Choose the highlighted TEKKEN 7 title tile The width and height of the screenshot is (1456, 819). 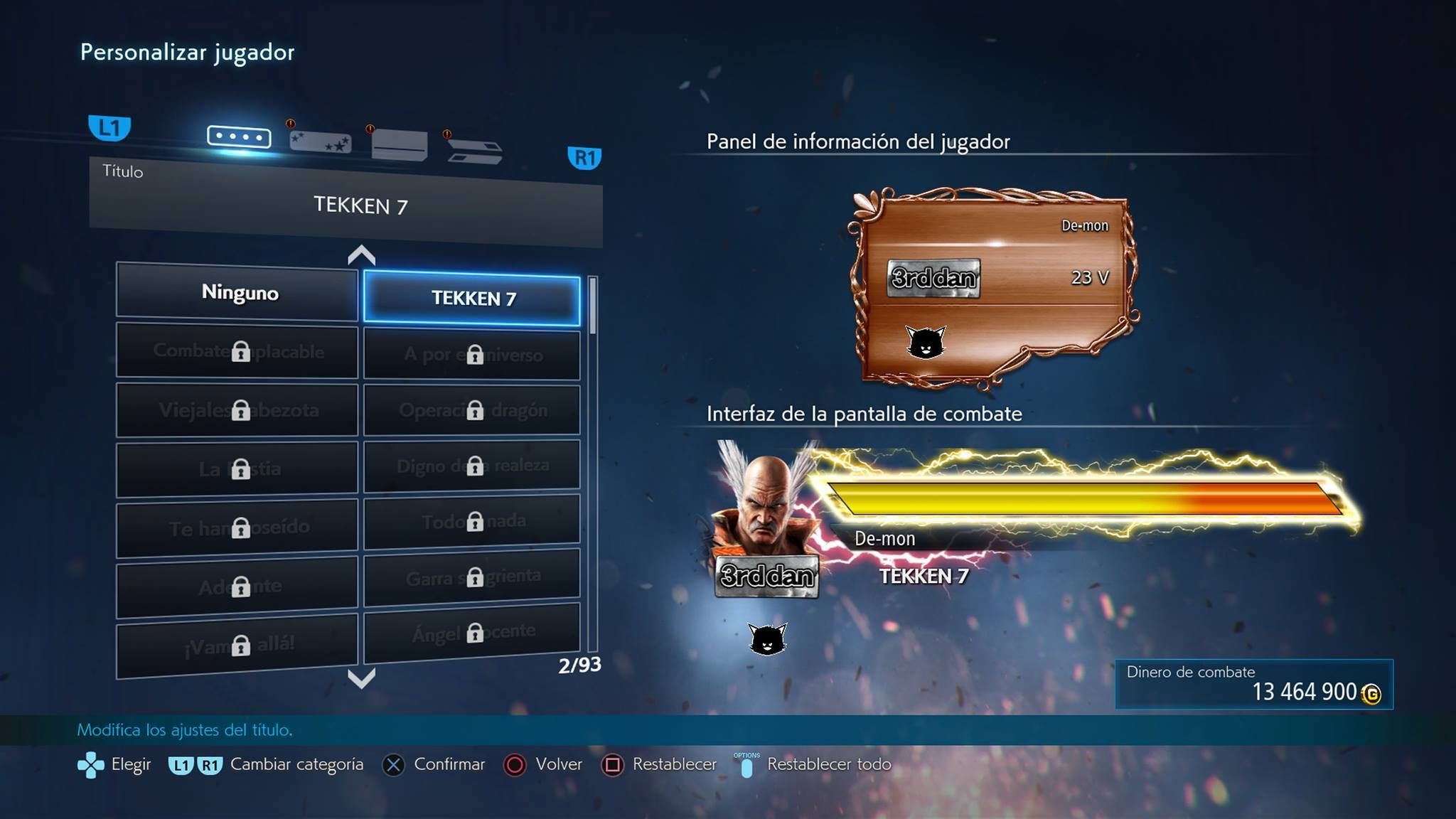472,299
